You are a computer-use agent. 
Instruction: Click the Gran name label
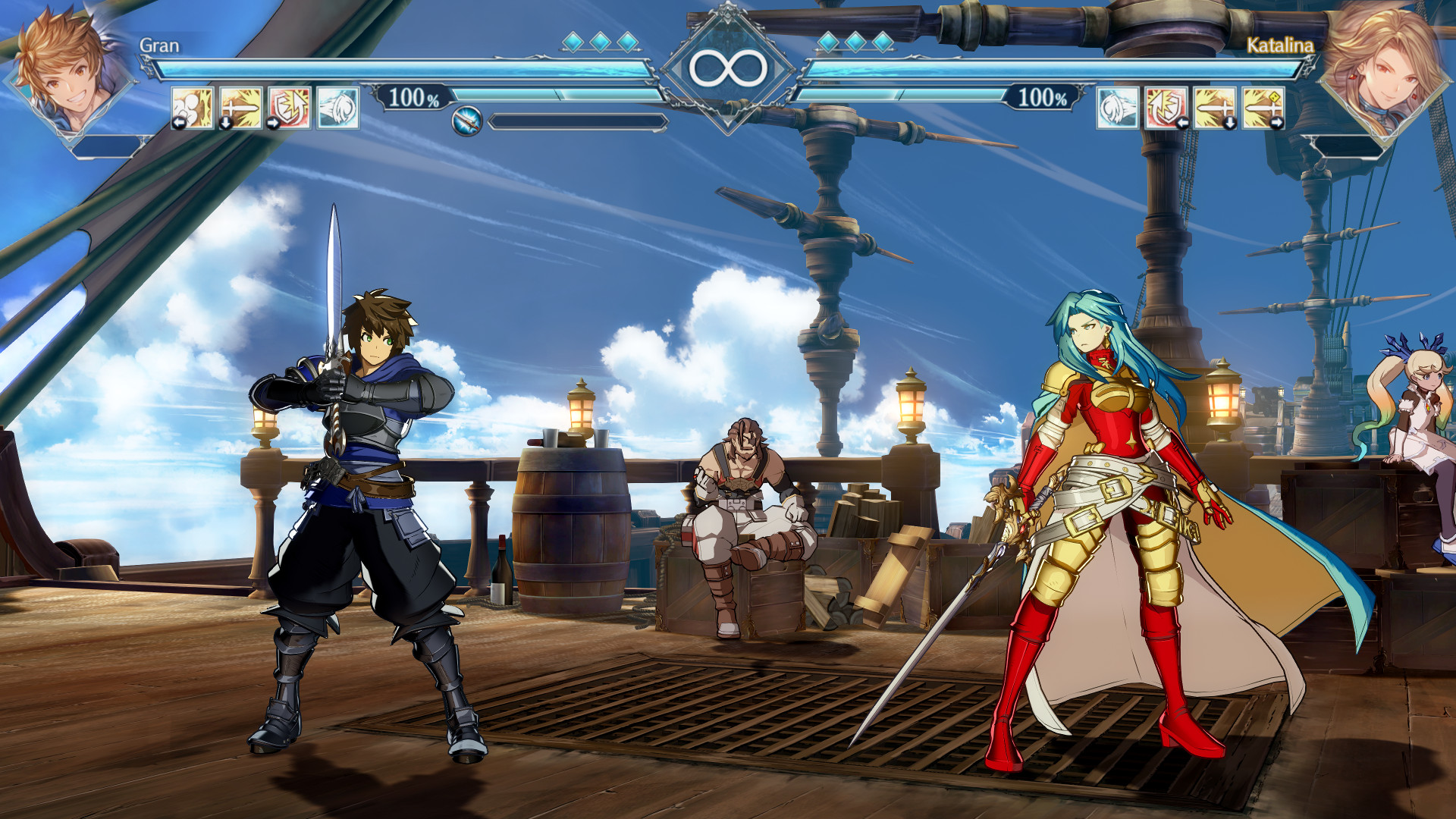point(158,47)
